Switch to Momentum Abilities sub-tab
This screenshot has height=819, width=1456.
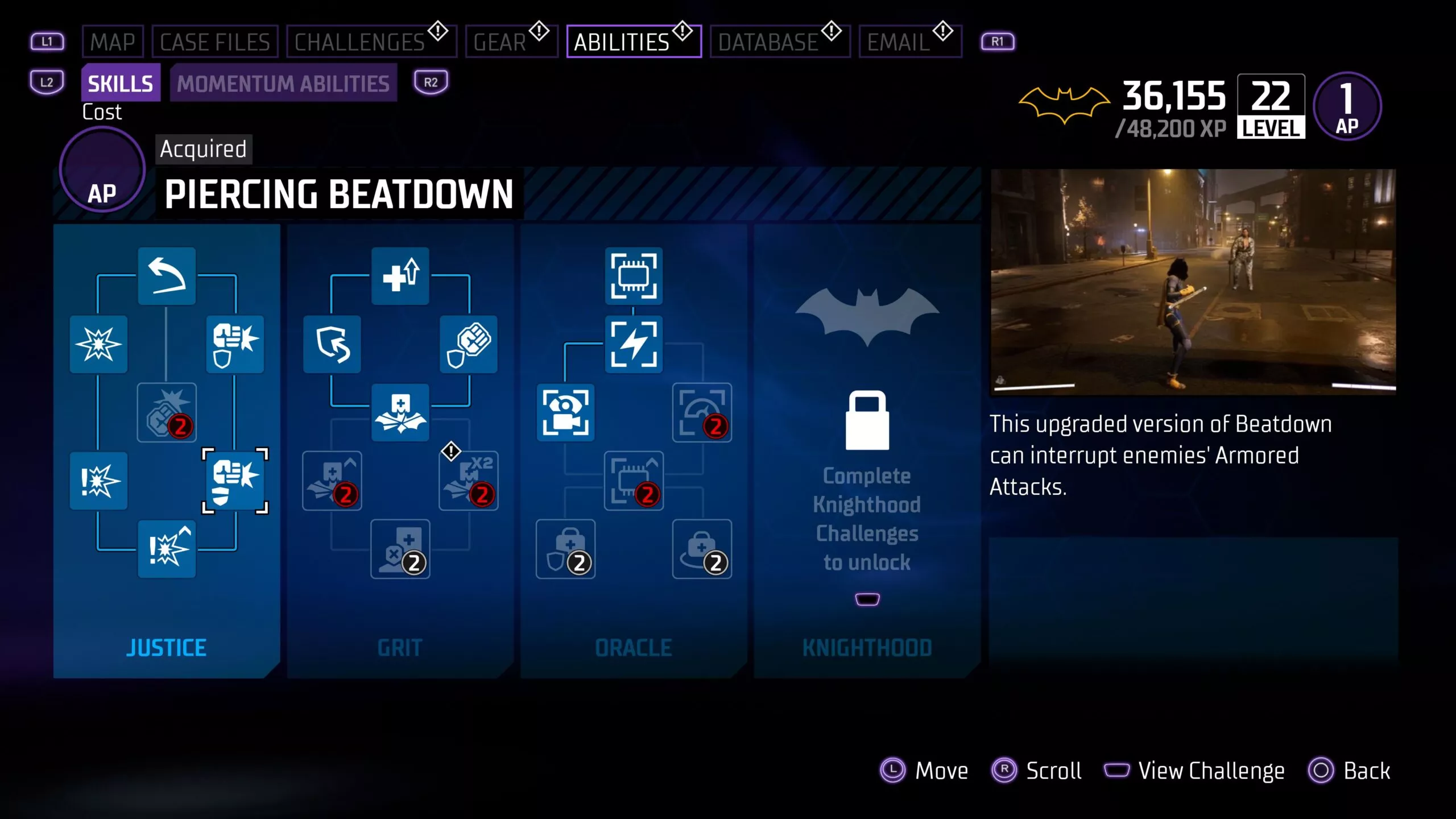click(283, 84)
